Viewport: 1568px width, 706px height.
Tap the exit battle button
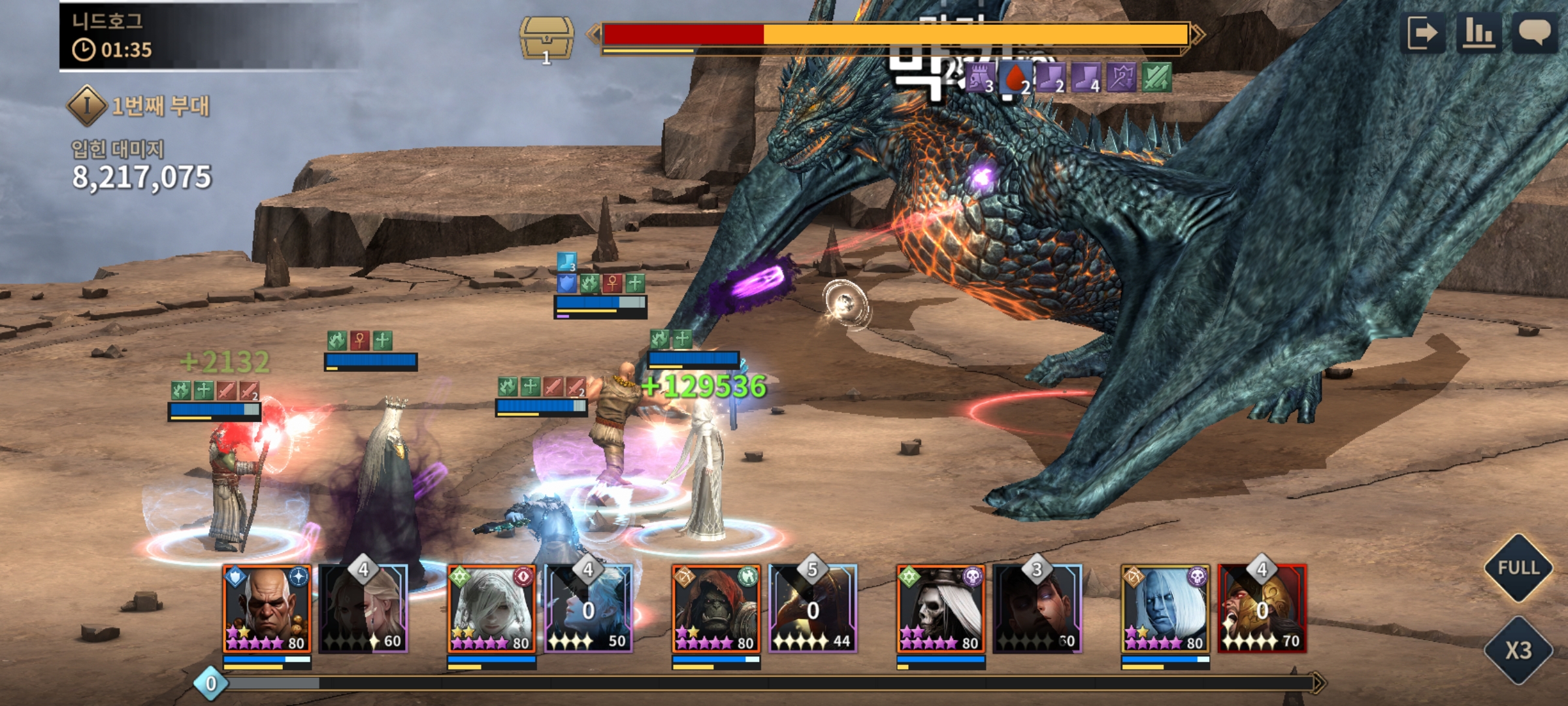pyautogui.click(x=1424, y=33)
